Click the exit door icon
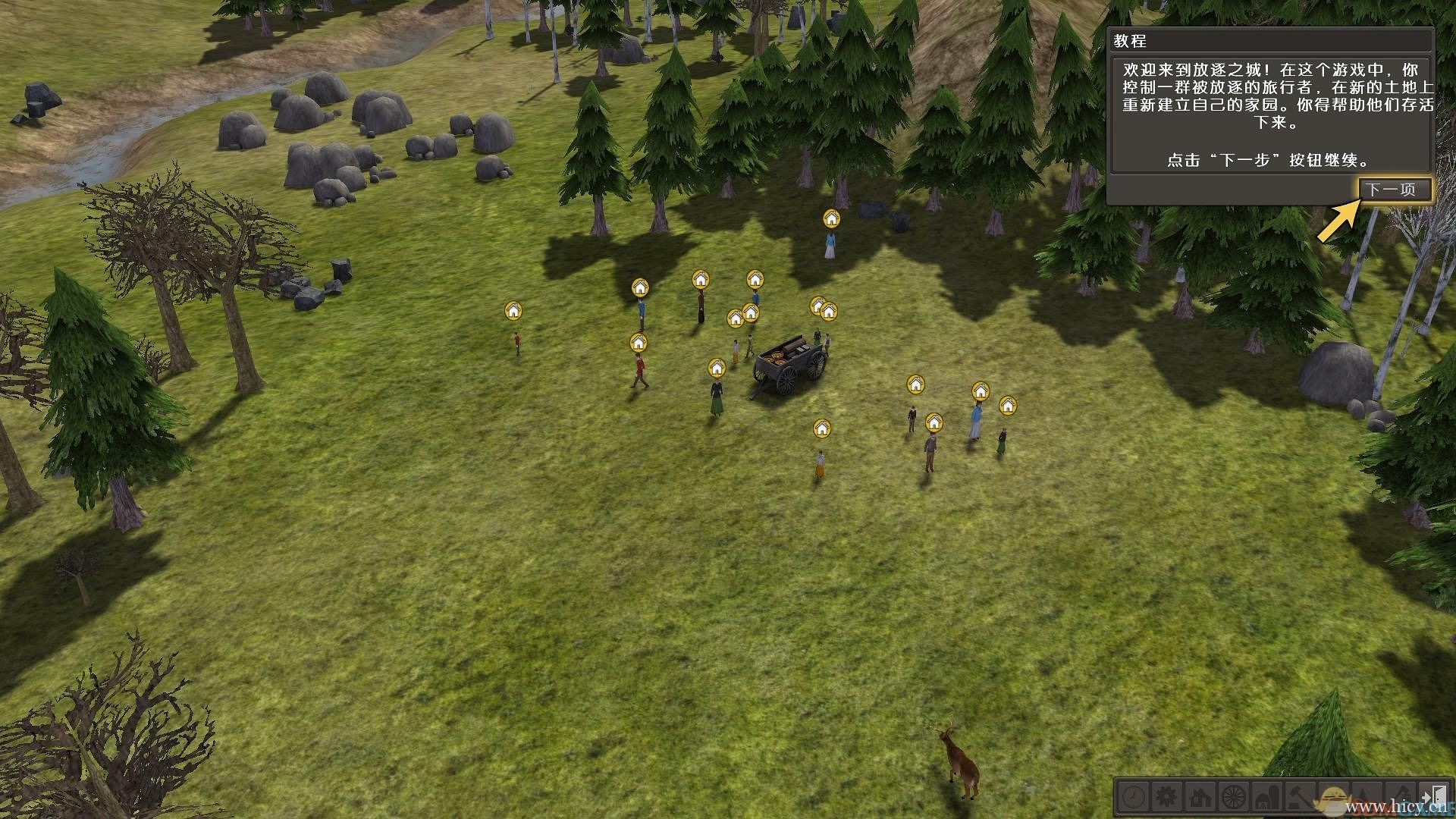Screen dimensions: 1456x819 tap(1435, 797)
